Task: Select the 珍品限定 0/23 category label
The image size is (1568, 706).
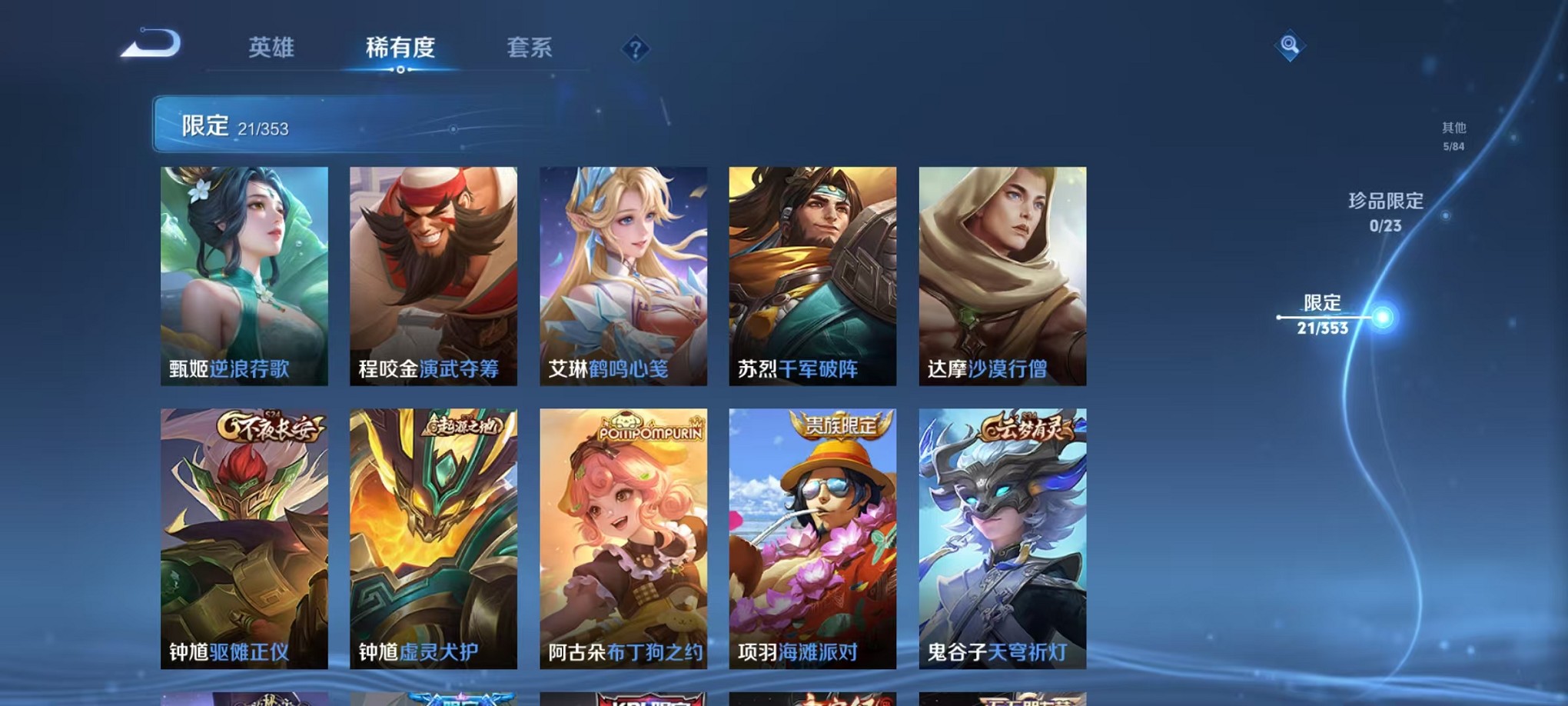Action: tap(1387, 213)
